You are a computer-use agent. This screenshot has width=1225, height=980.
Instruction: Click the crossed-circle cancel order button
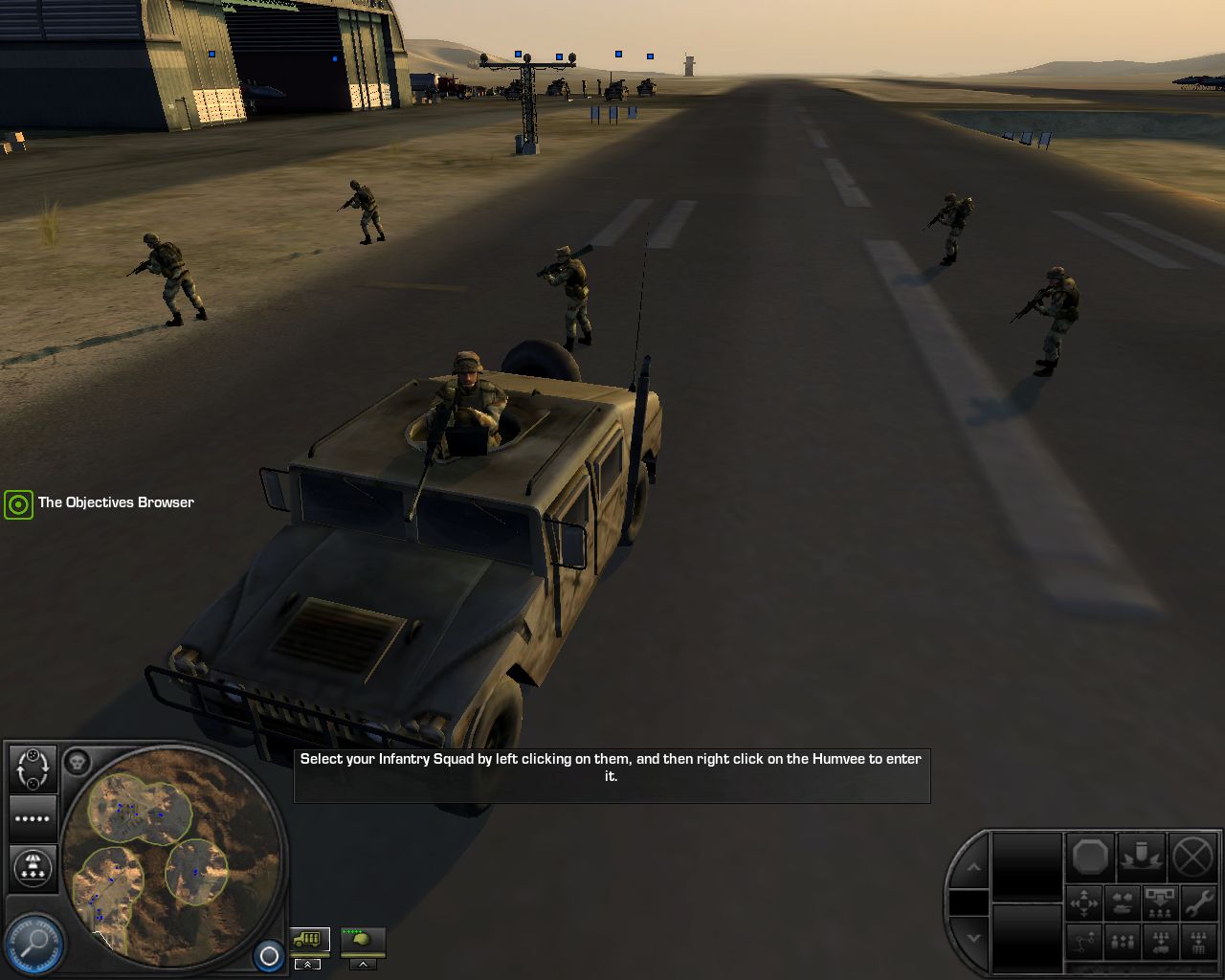[1192, 857]
